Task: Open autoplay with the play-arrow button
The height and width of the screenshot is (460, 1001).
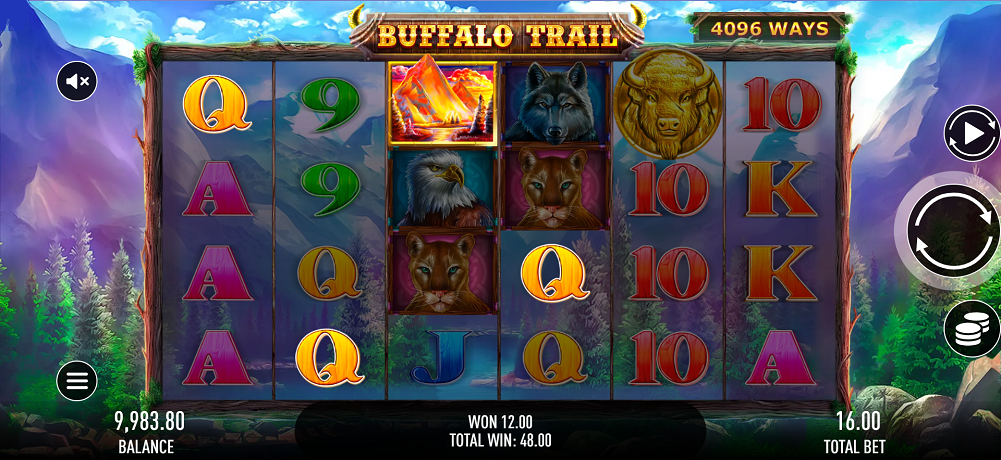Action: (973, 134)
